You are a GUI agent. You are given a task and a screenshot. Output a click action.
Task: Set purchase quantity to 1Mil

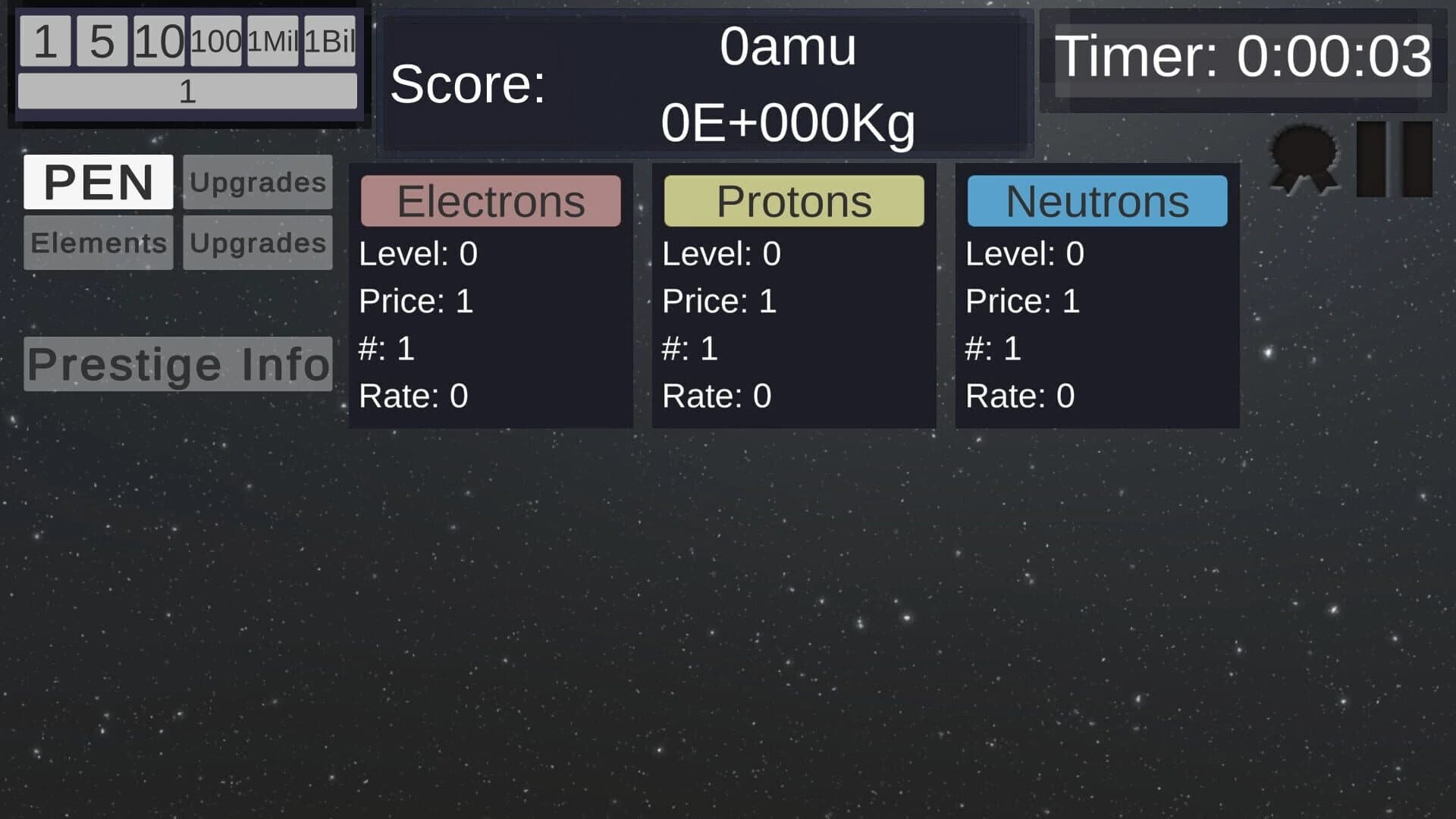pos(273,42)
